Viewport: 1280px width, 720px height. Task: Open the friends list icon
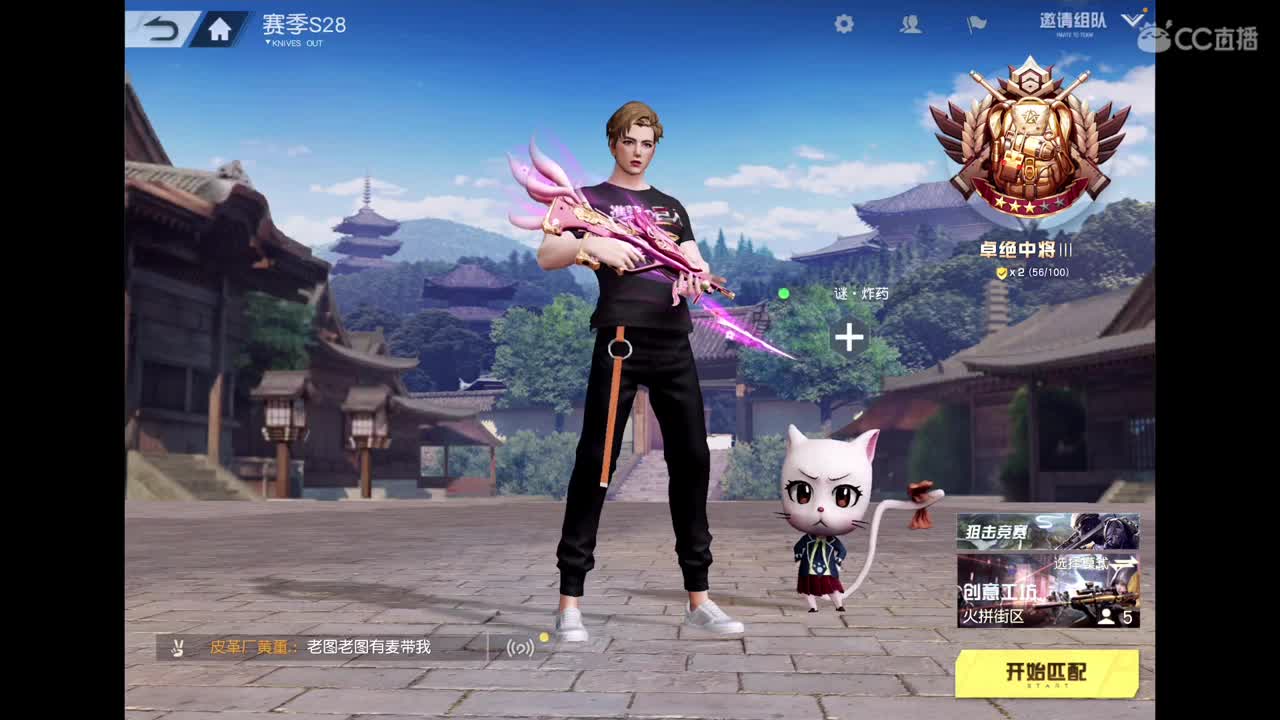point(911,23)
